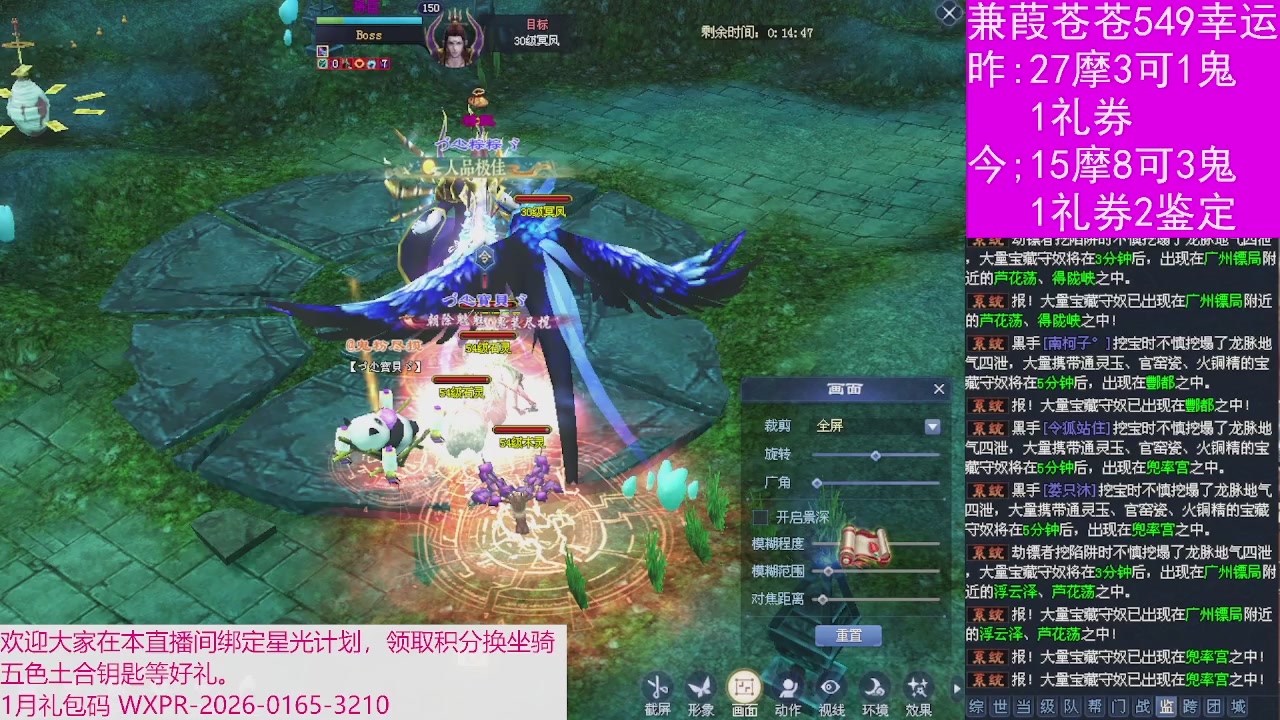Image resolution: width=1280 pixels, height=720 pixels.
Task: Click the highlighted 画面 display settings icon
Action: click(x=744, y=685)
